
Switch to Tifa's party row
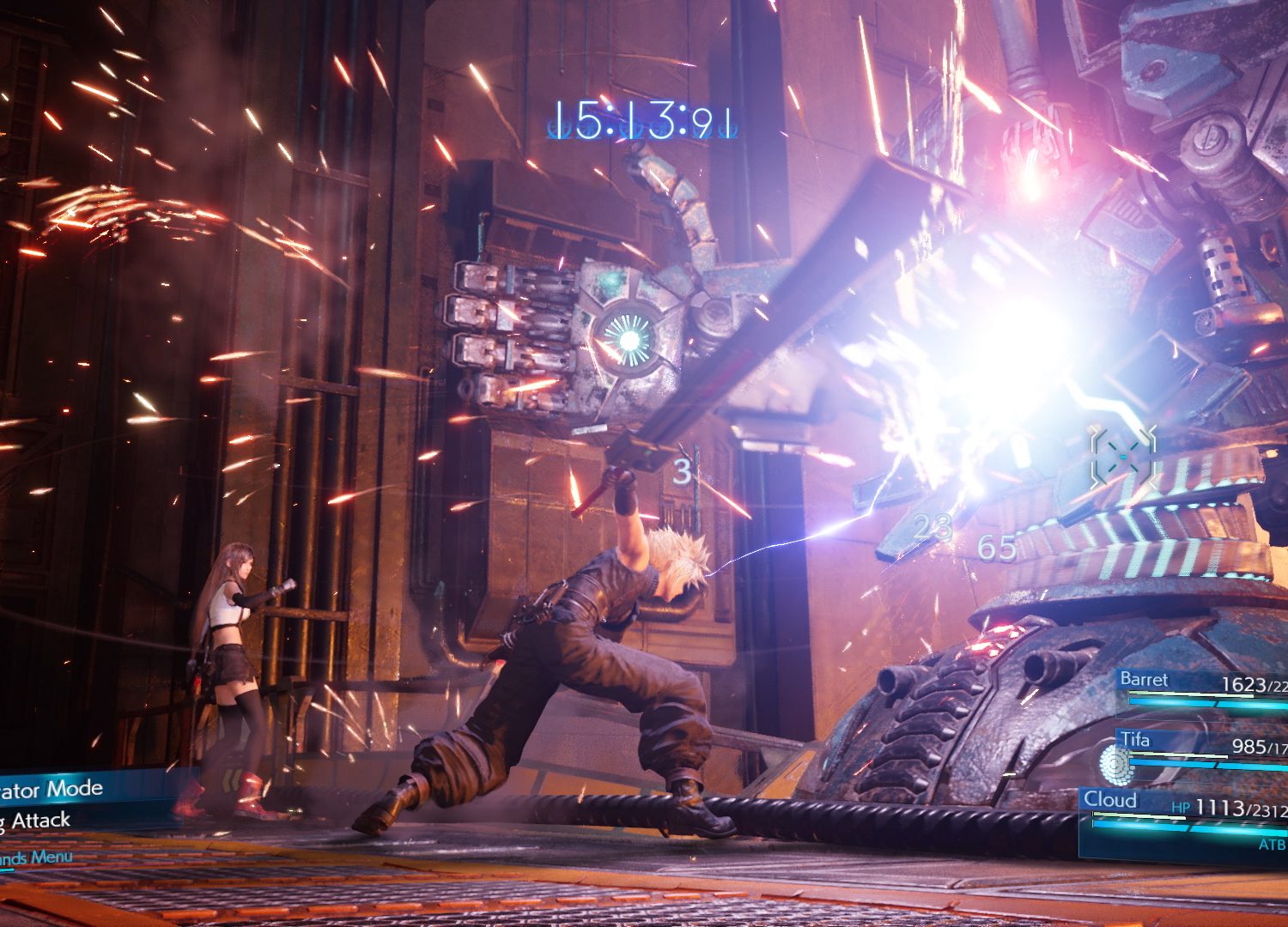tap(1202, 748)
